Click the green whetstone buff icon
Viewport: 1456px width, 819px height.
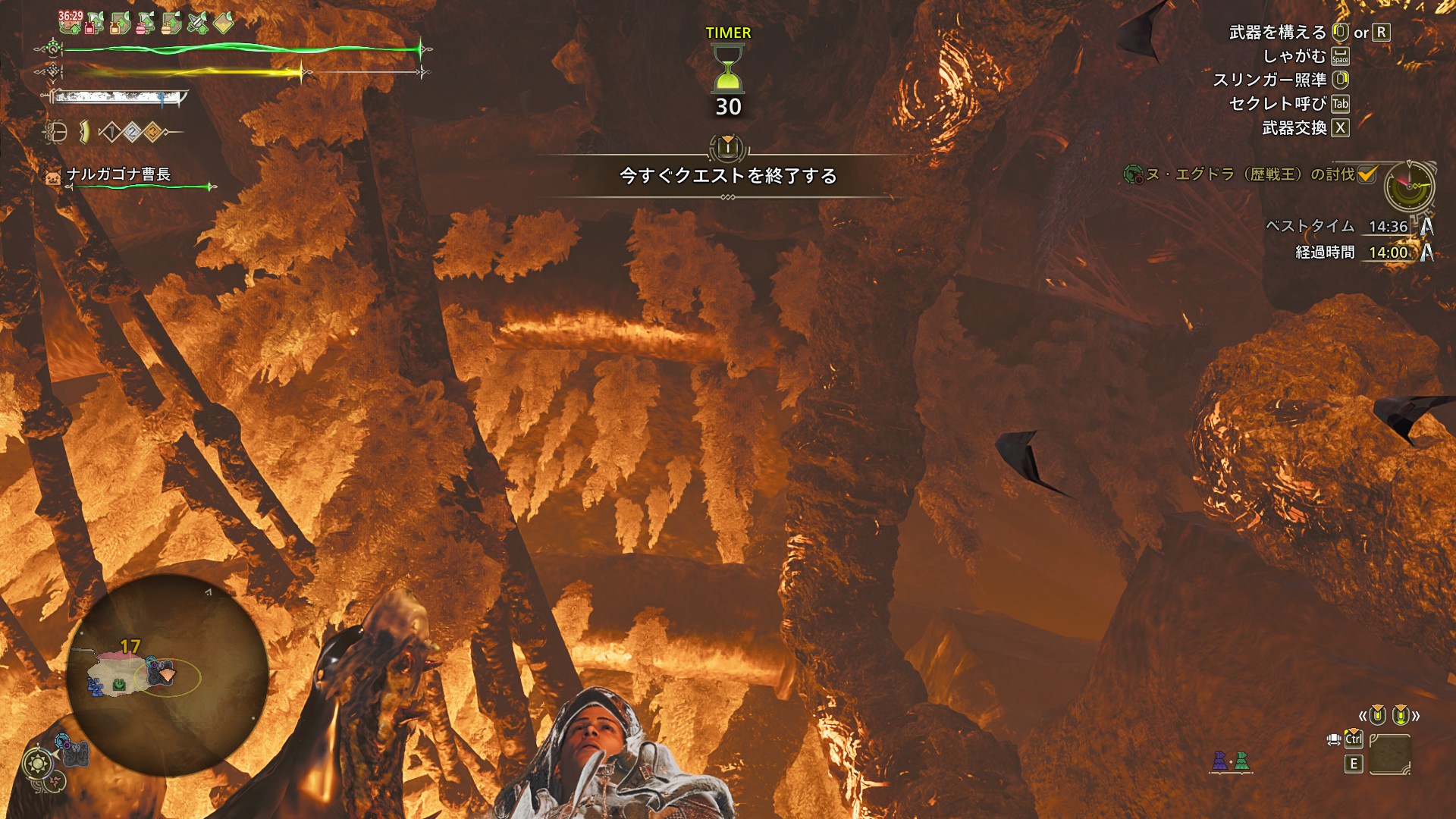click(x=197, y=23)
